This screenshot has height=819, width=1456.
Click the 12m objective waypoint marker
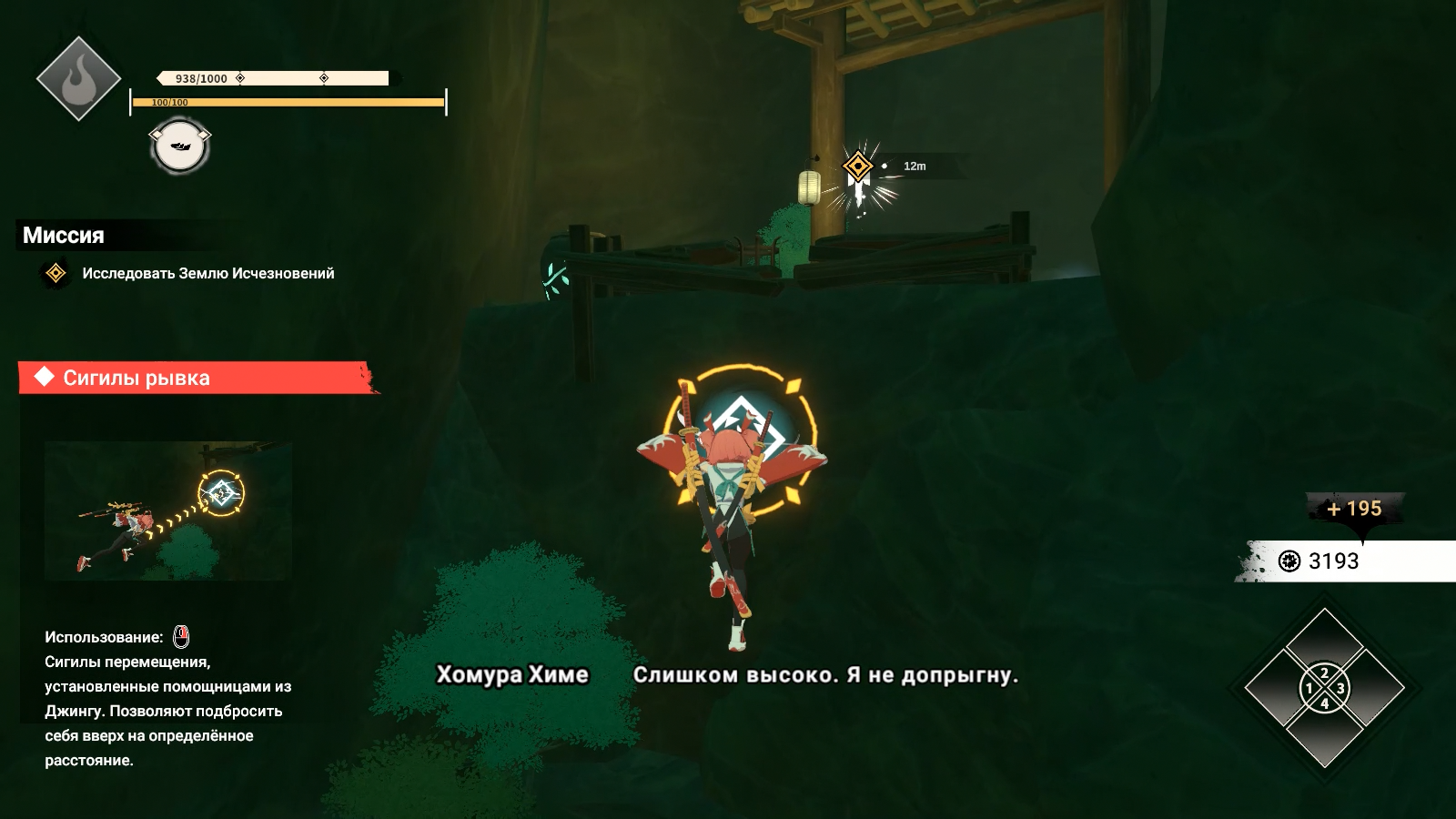[x=857, y=167]
